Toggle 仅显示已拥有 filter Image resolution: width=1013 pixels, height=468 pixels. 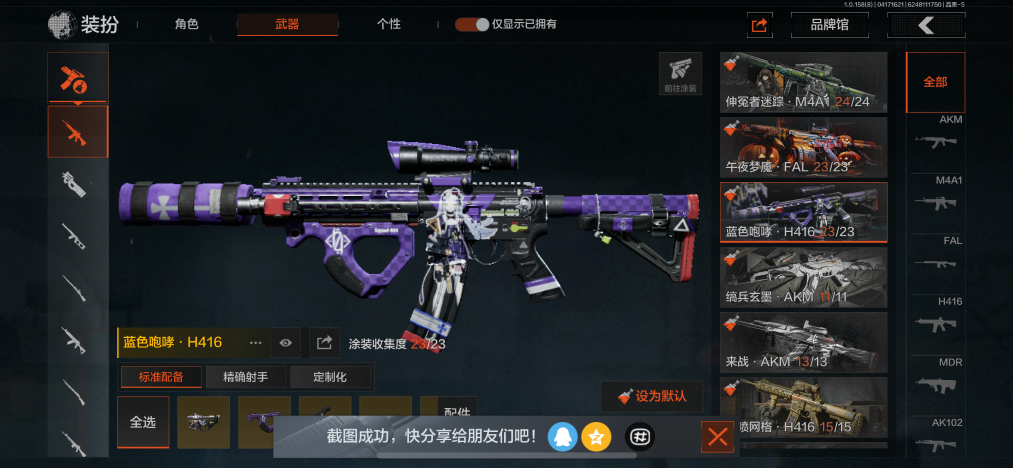click(x=472, y=24)
